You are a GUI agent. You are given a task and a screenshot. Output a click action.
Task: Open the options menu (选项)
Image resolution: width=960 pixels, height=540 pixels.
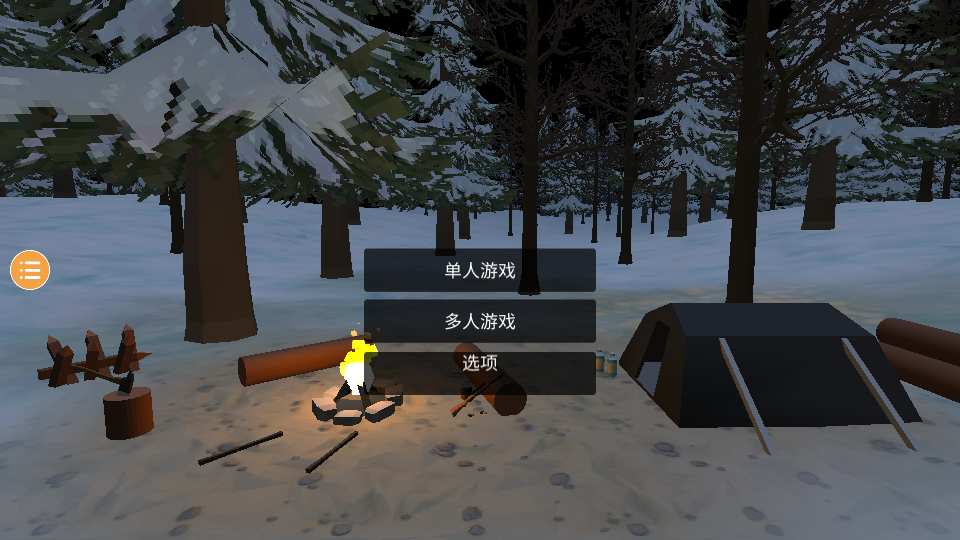coord(480,365)
